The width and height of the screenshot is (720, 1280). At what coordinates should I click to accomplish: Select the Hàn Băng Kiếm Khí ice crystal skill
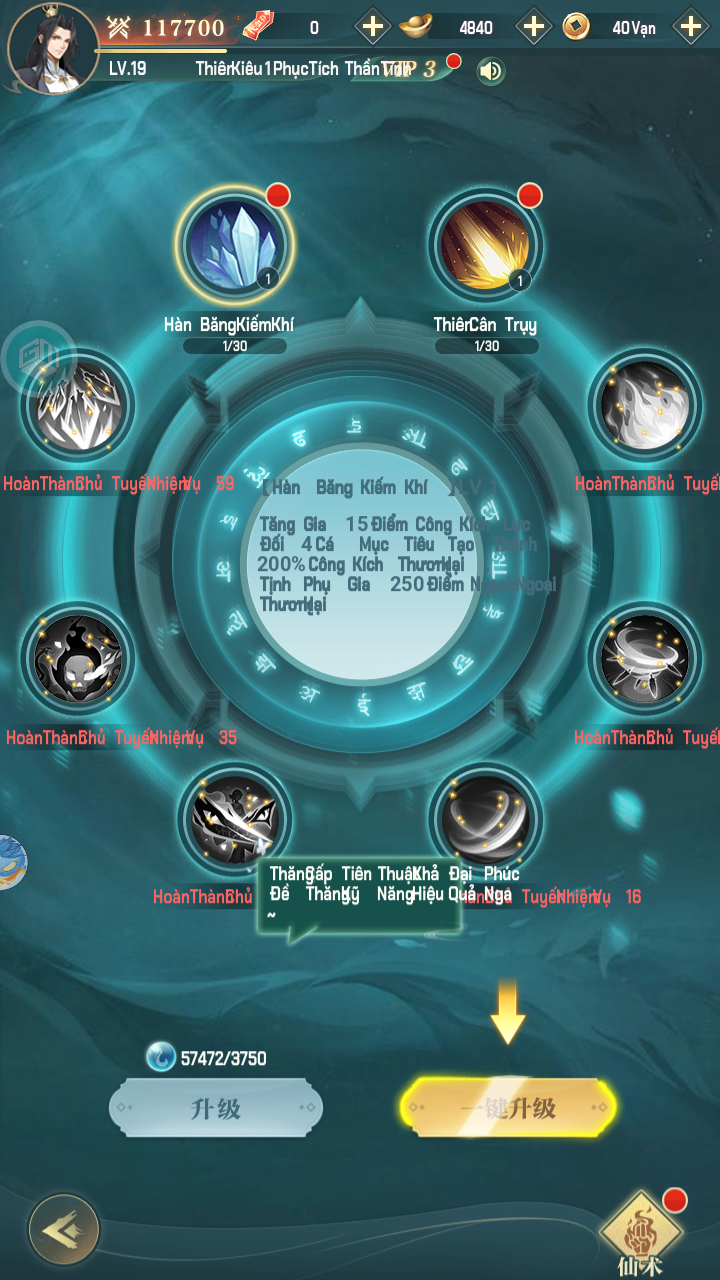(234, 244)
